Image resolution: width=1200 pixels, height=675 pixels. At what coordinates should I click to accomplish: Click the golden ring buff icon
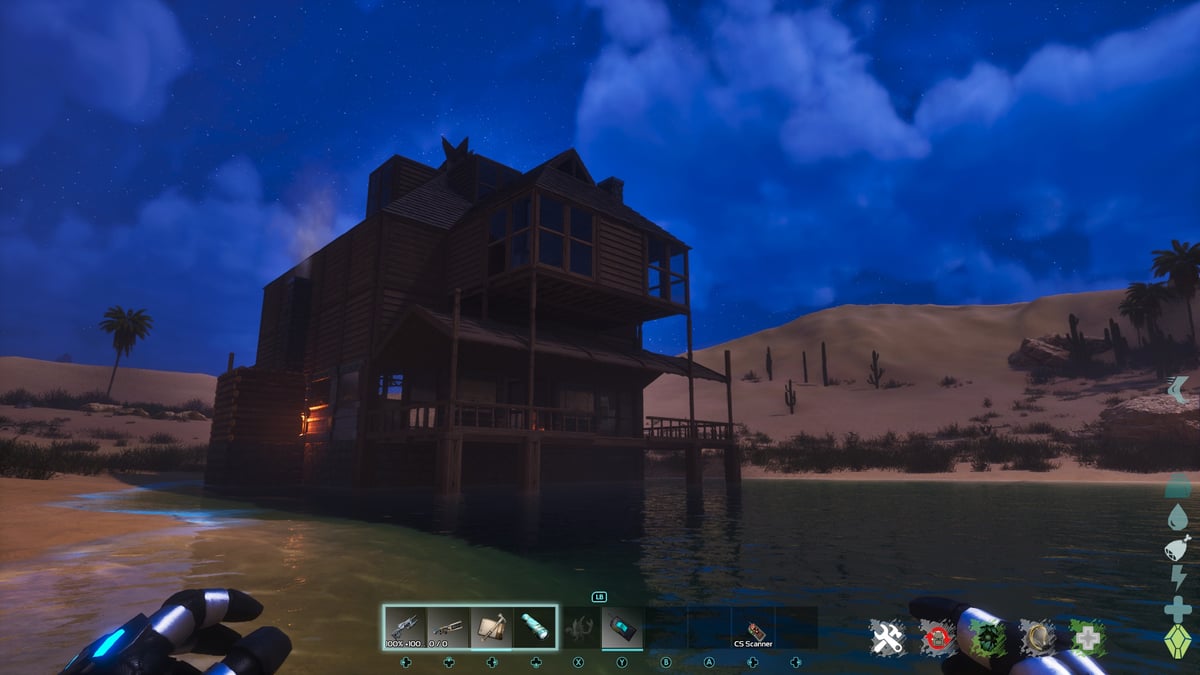click(1037, 637)
